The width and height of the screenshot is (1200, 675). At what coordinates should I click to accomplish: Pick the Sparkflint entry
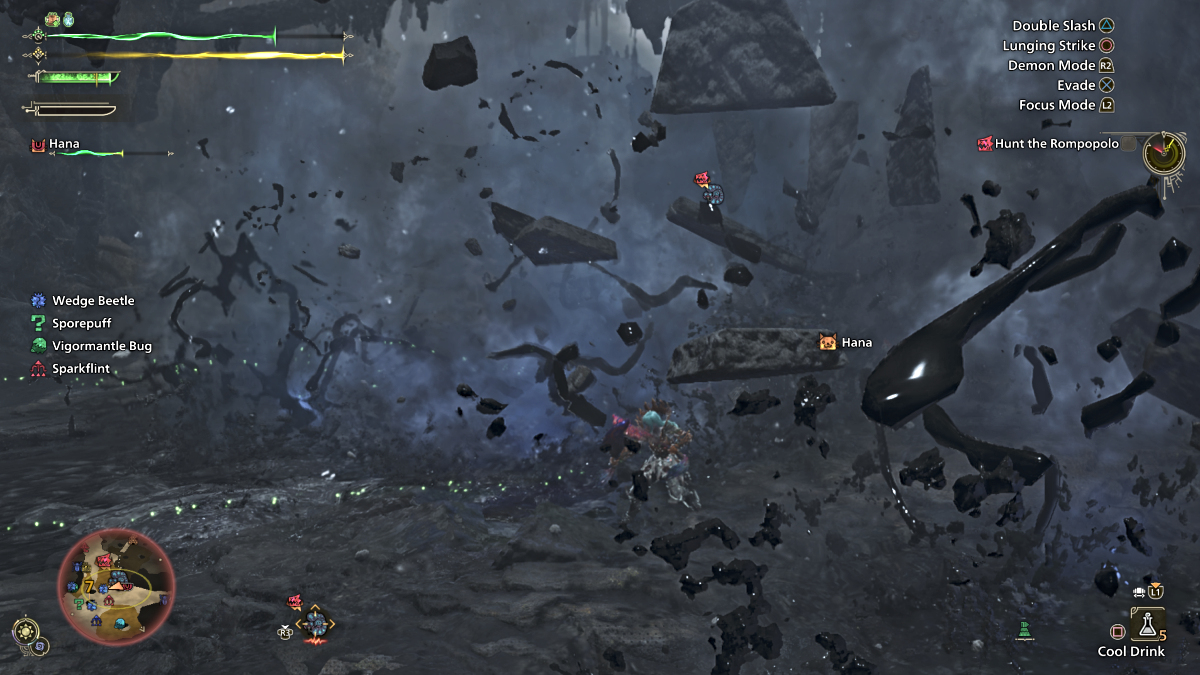click(80, 369)
